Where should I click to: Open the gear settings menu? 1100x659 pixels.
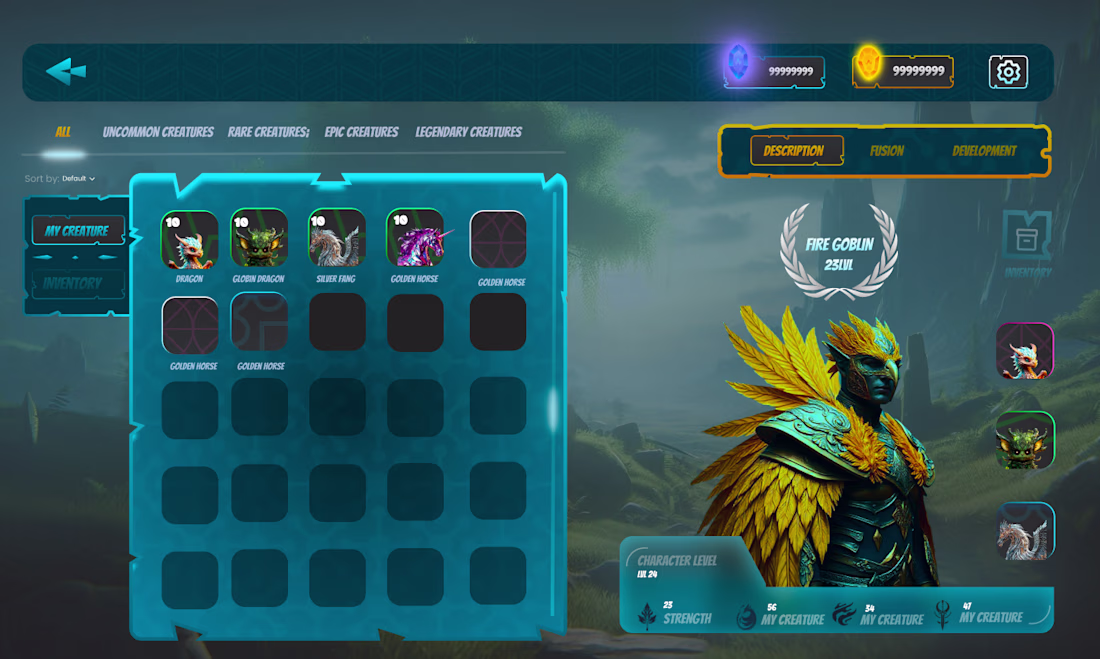[1008, 72]
